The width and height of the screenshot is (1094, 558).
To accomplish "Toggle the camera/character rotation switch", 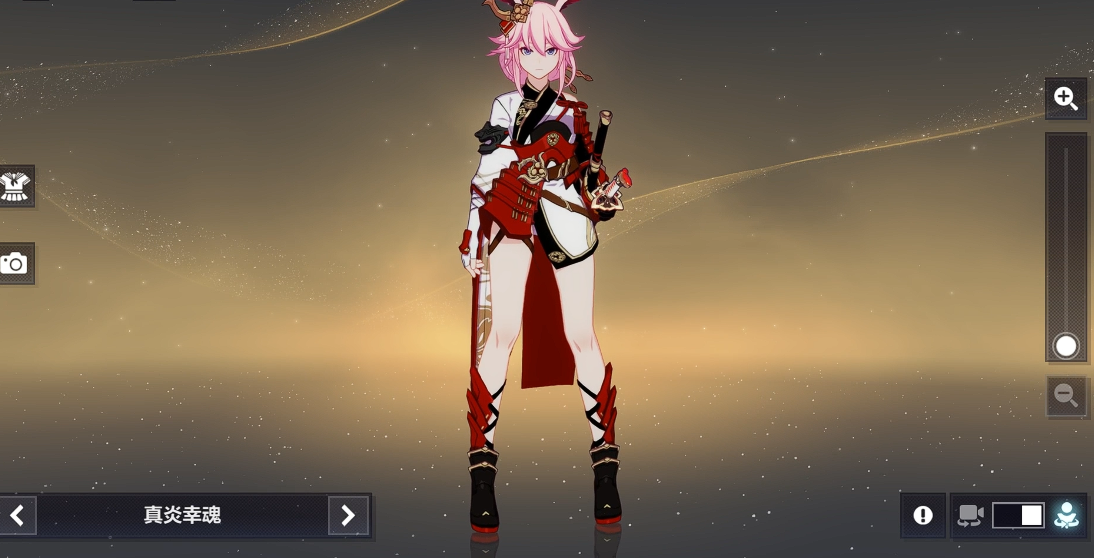I will [1018, 515].
